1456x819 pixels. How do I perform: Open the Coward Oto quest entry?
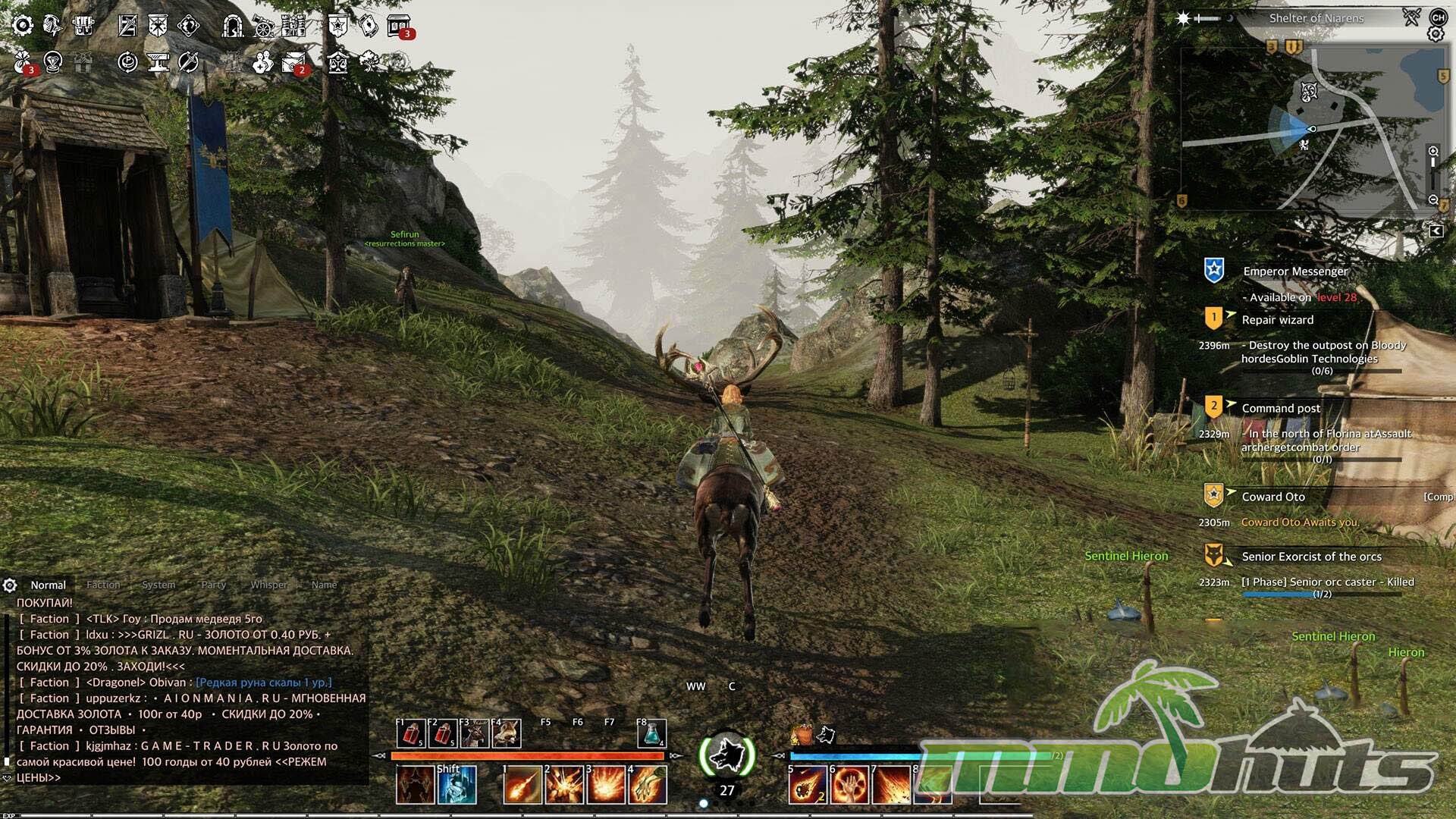click(x=1273, y=497)
